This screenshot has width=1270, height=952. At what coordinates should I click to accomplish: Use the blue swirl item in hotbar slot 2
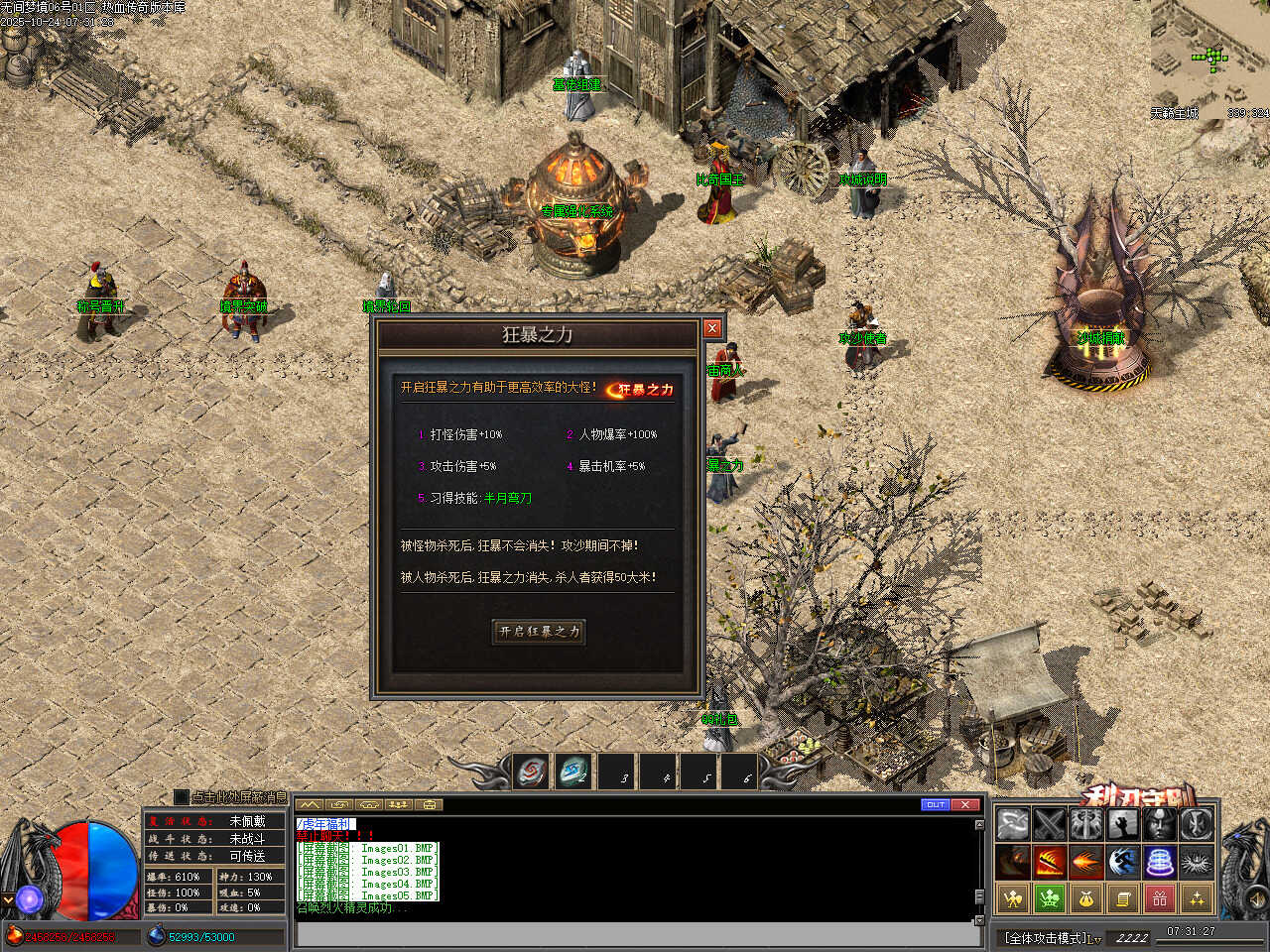click(x=573, y=772)
